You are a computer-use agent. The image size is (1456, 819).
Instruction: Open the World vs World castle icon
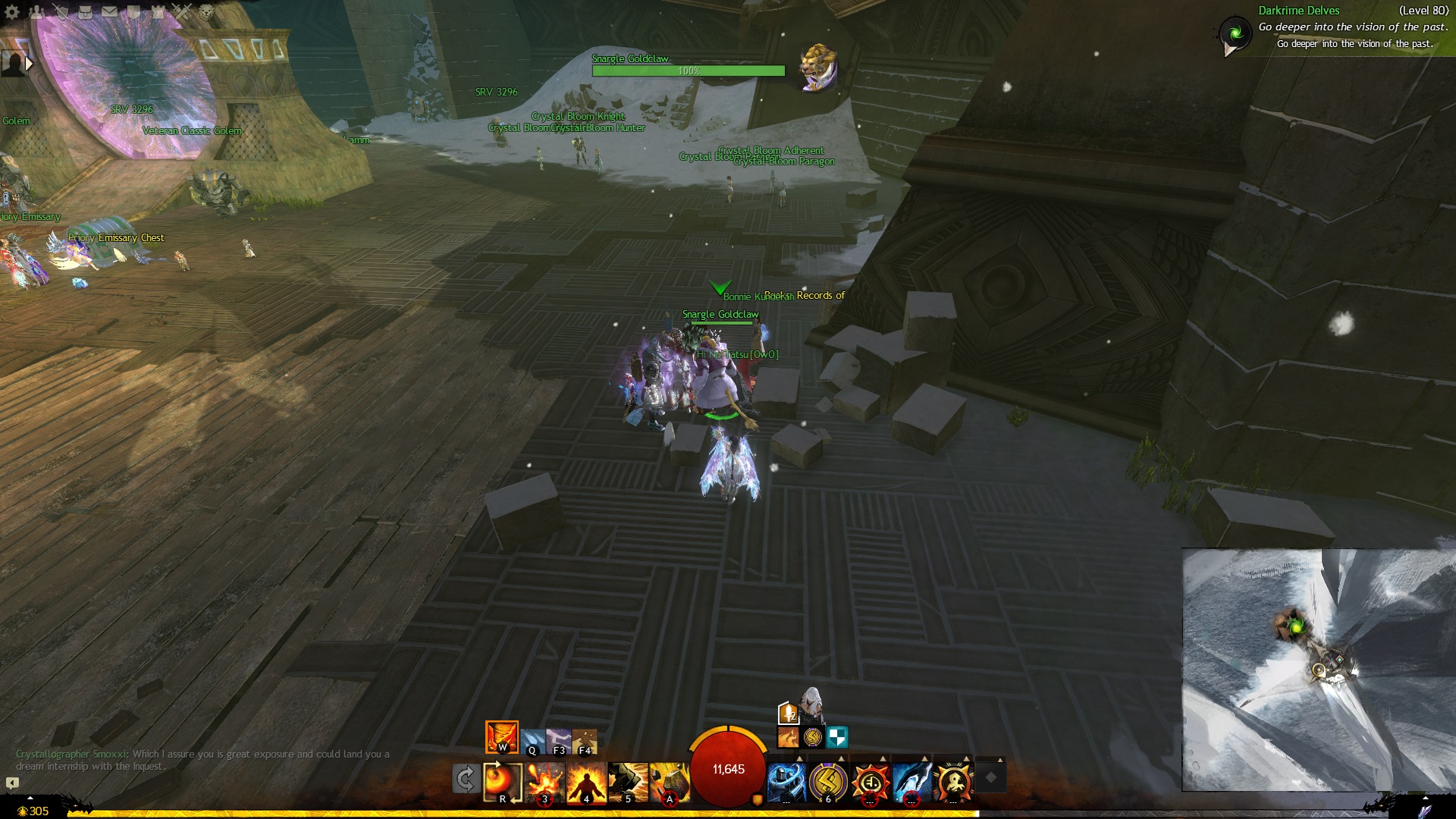(158, 11)
